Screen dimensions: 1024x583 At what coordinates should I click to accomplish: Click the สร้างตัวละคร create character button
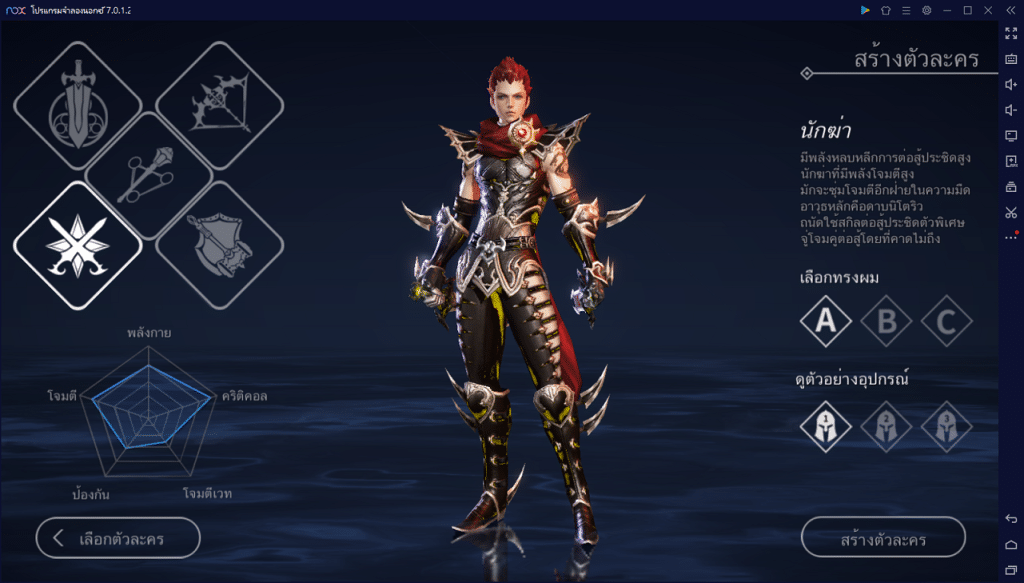click(883, 538)
